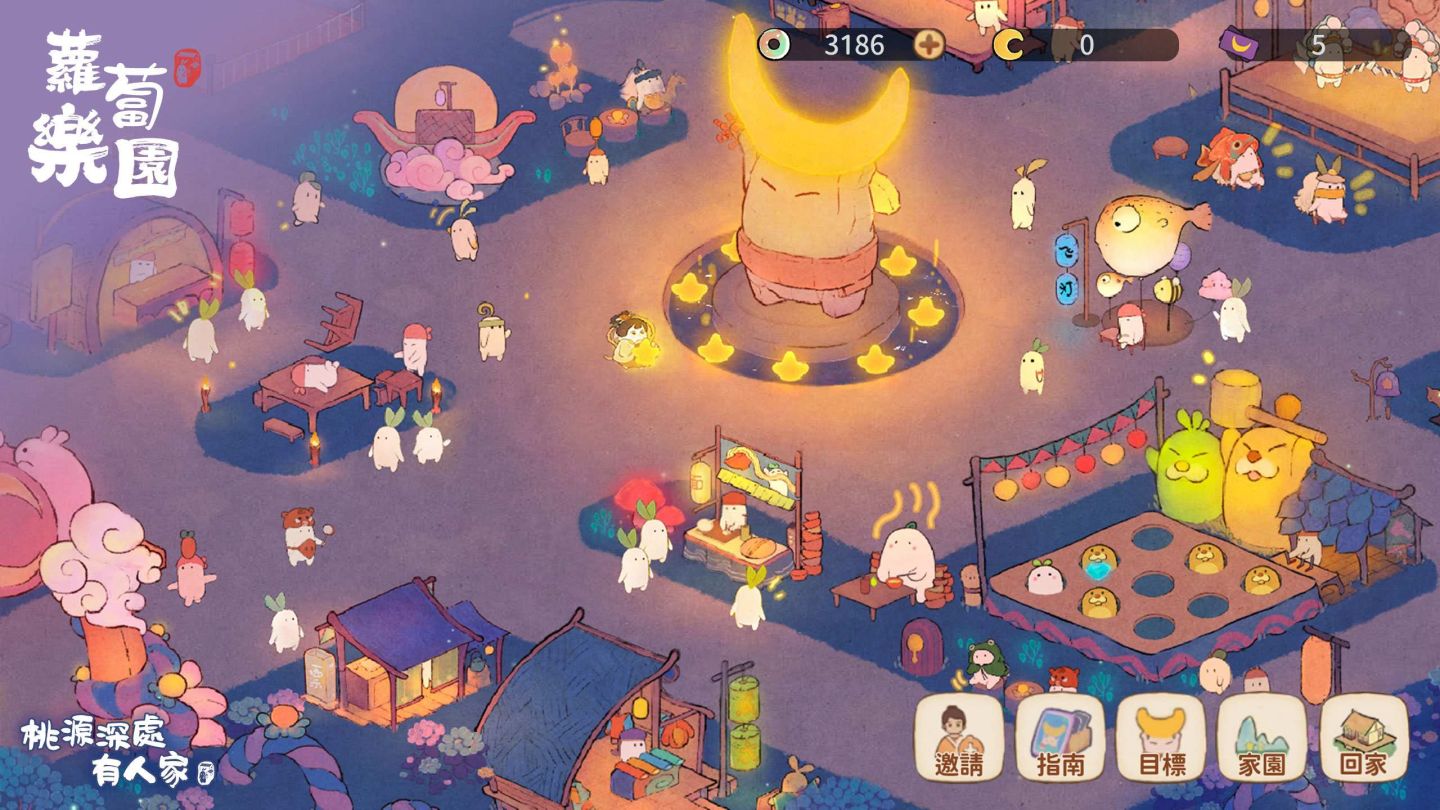Open the 指南 guide book
1440x810 pixels.
pos(1060,738)
